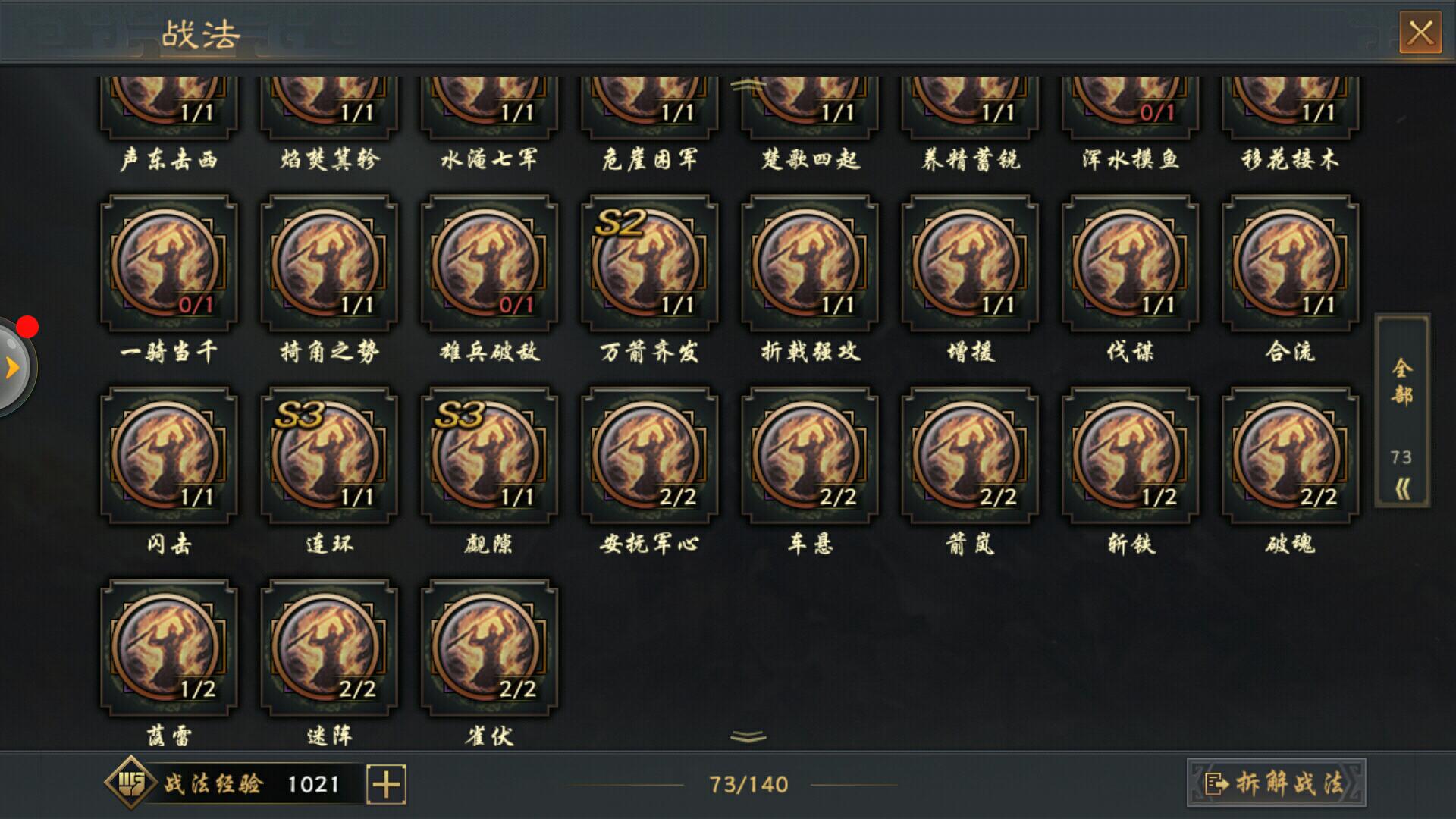Select the 连环 S3 tactic icon
The height and width of the screenshot is (819, 1456).
click(326, 455)
